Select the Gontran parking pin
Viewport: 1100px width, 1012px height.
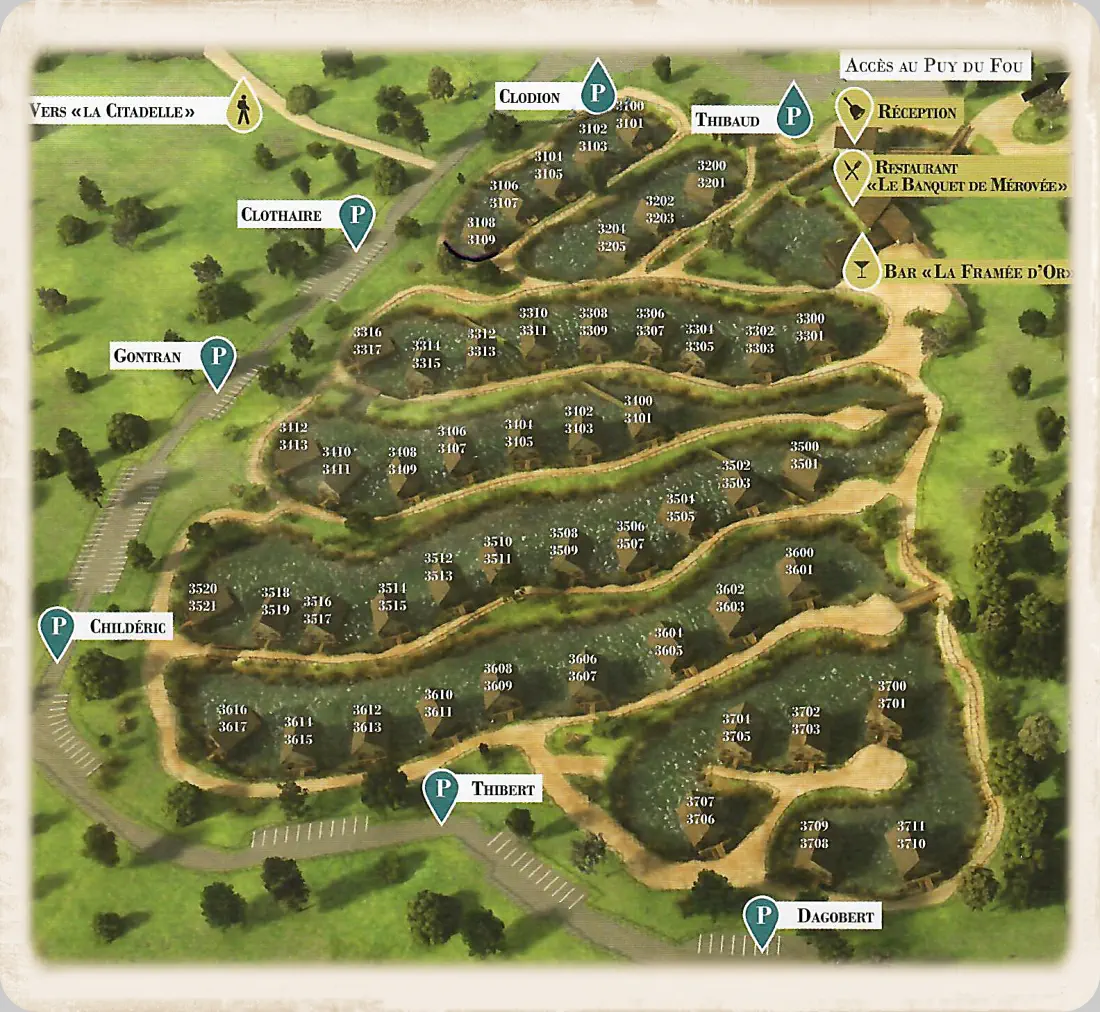click(217, 357)
